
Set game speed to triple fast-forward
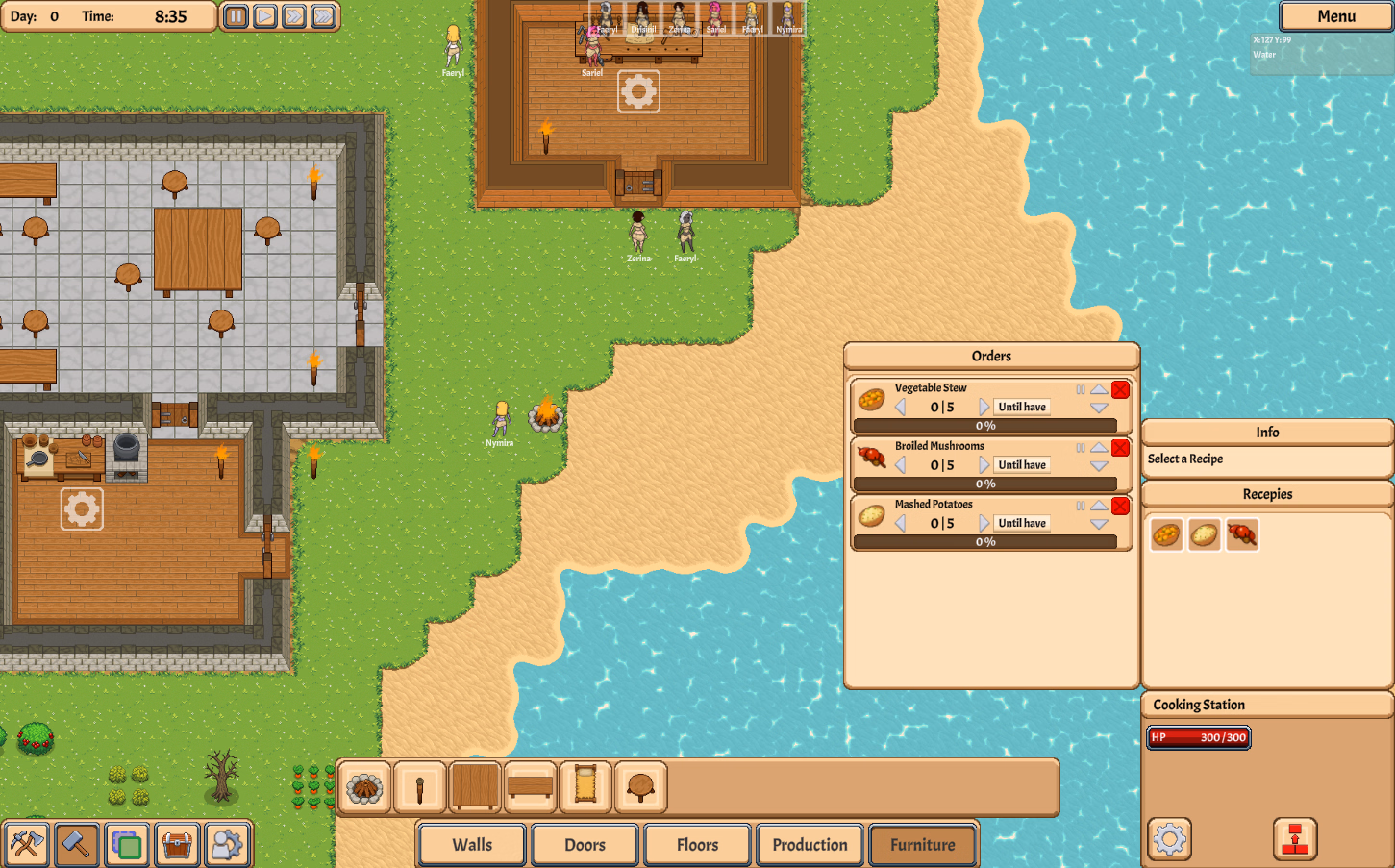coord(324,16)
